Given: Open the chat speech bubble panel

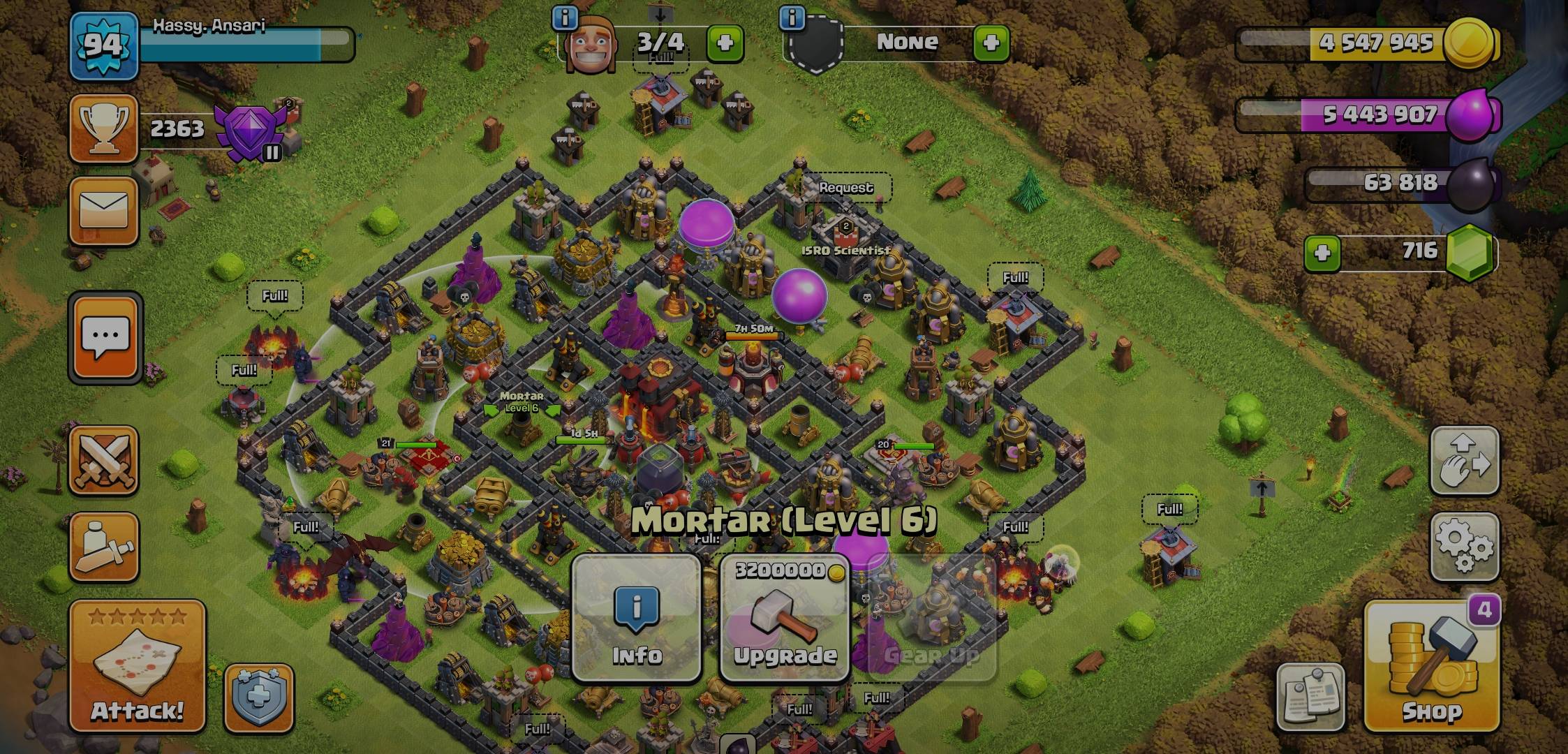Looking at the screenshot, I should [x=105, y=338].
